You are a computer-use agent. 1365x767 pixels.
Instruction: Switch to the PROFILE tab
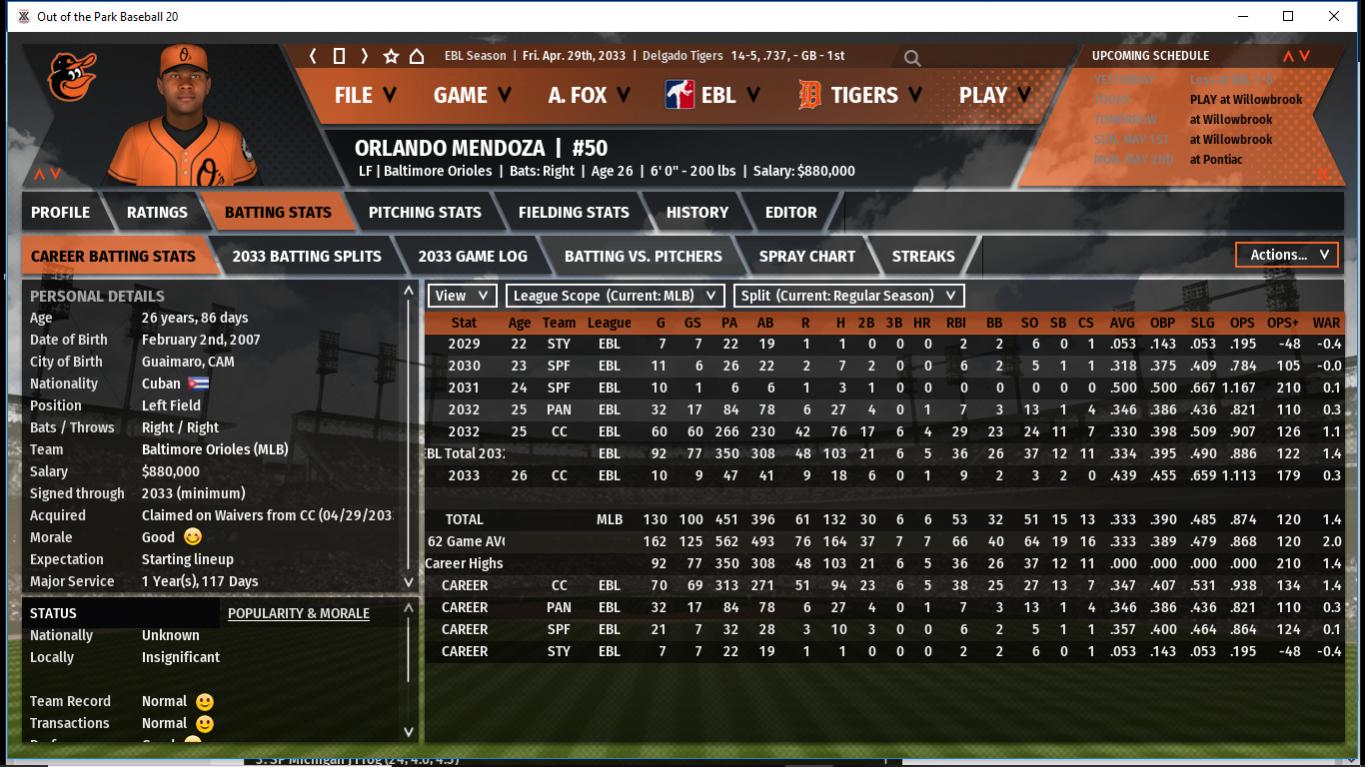click(x=60, y=212)
